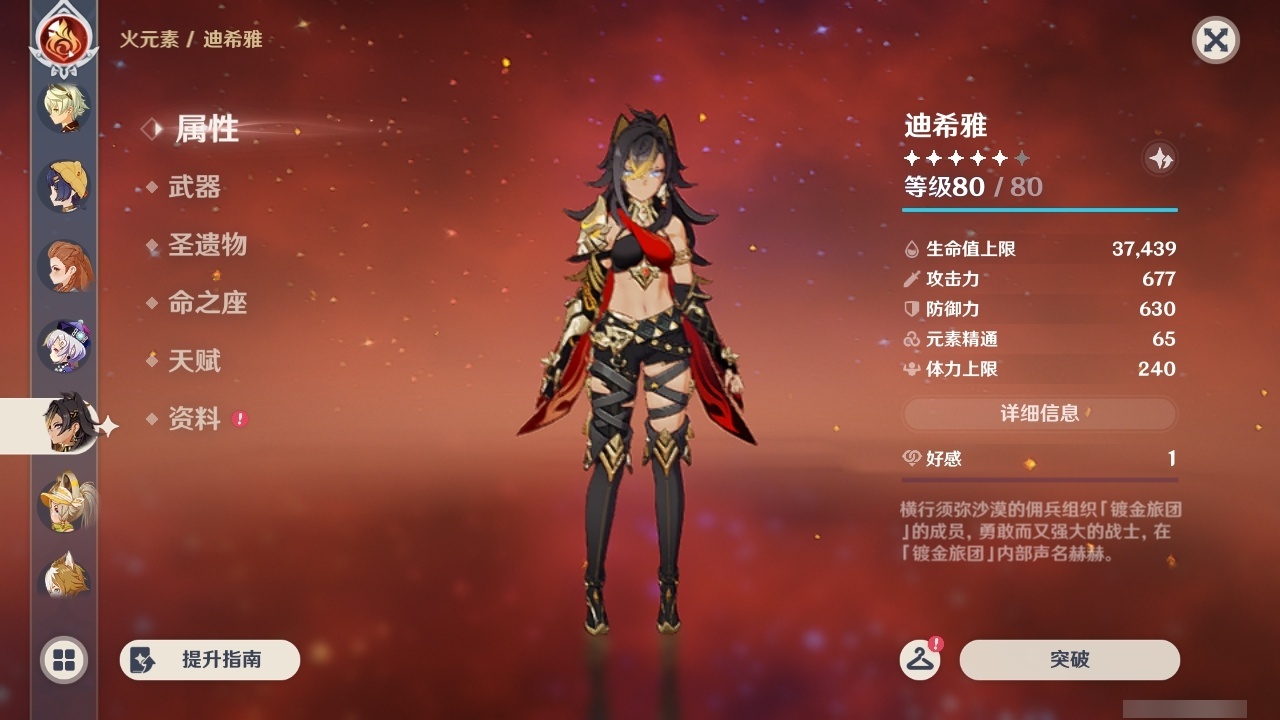Click the sword icon beside 攻击力

click(x=910, y=279)
